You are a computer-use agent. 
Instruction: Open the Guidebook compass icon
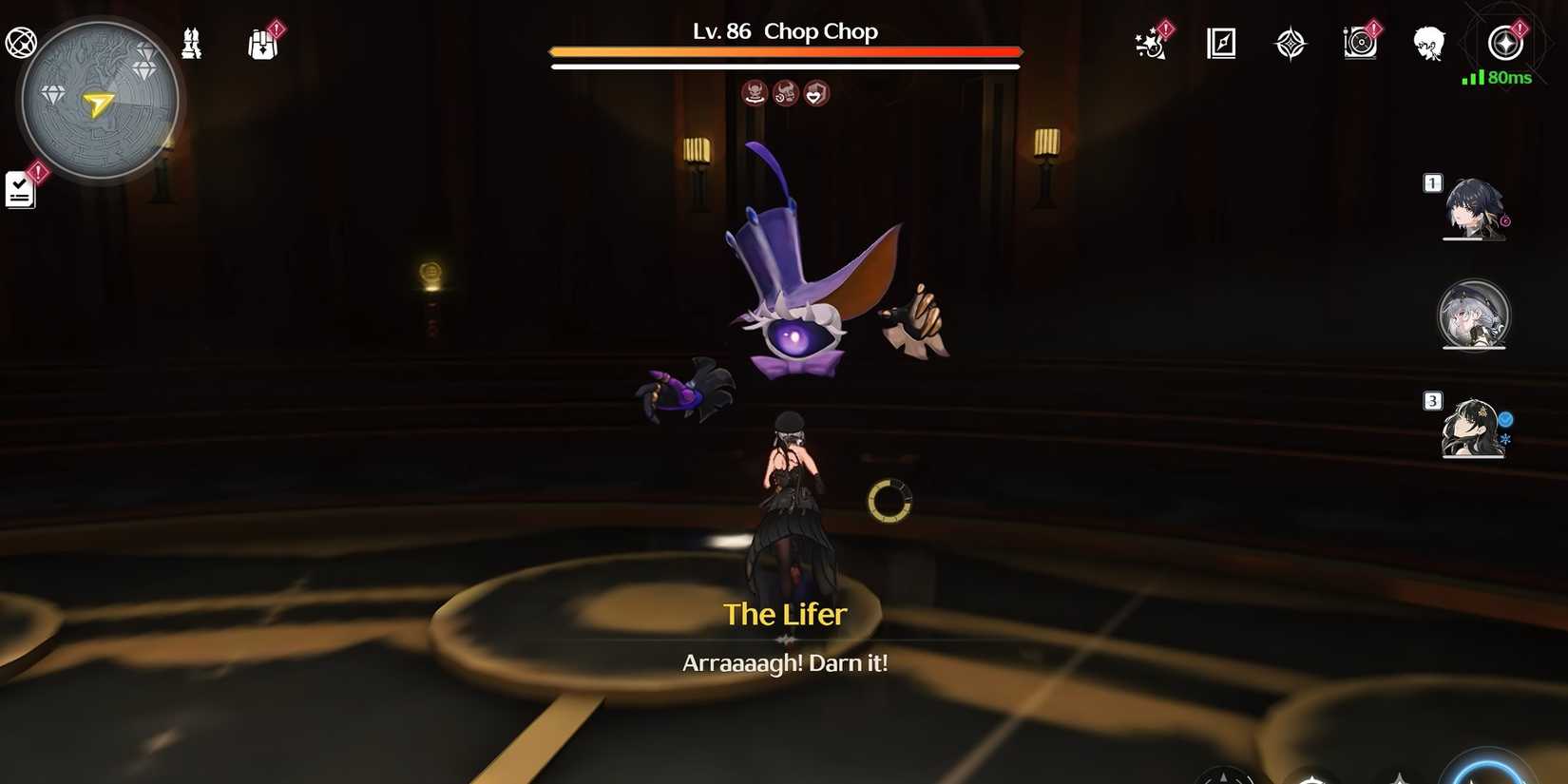coord(1222,42)
